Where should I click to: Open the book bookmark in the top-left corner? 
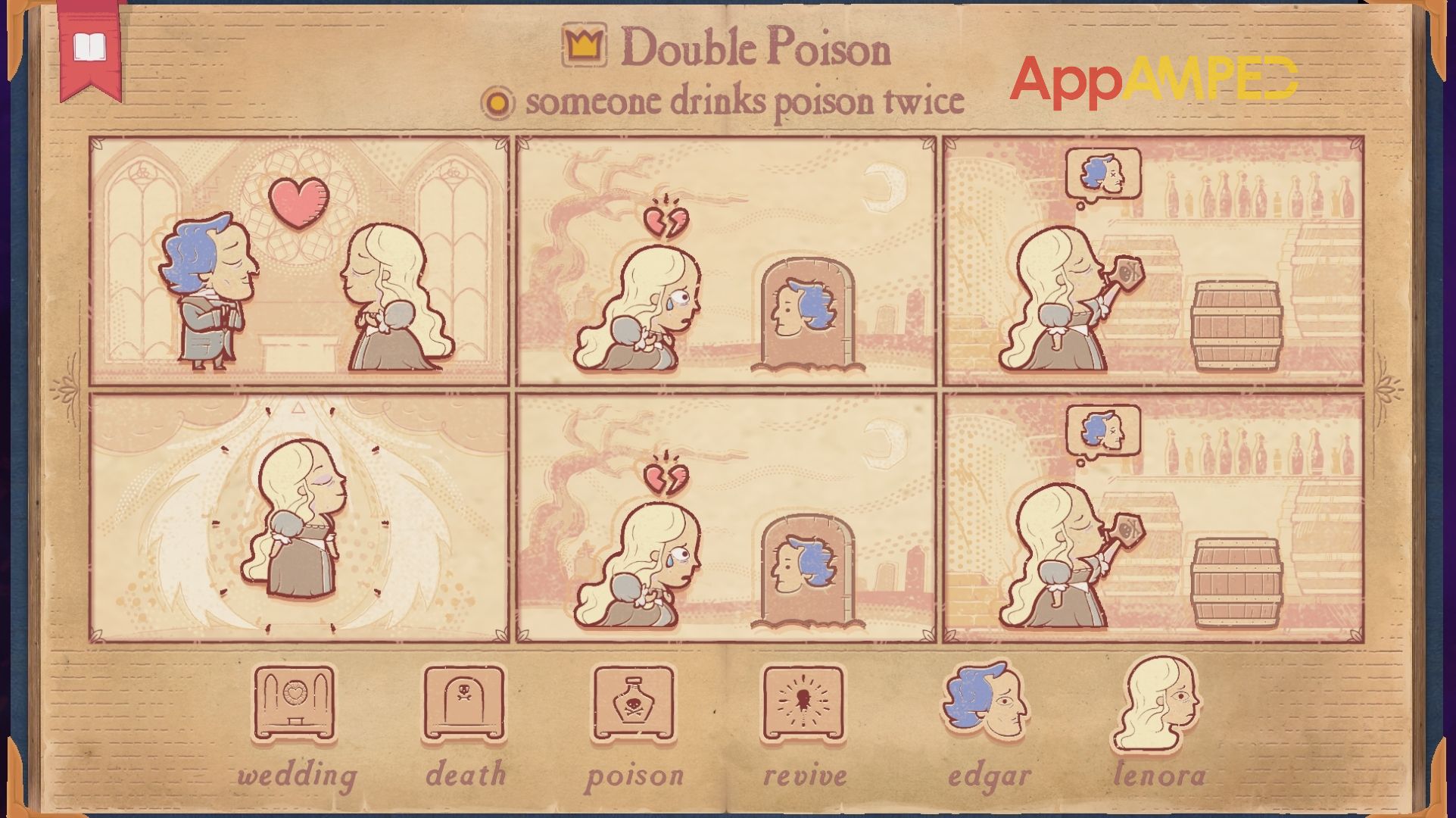(x=90, y=45)
